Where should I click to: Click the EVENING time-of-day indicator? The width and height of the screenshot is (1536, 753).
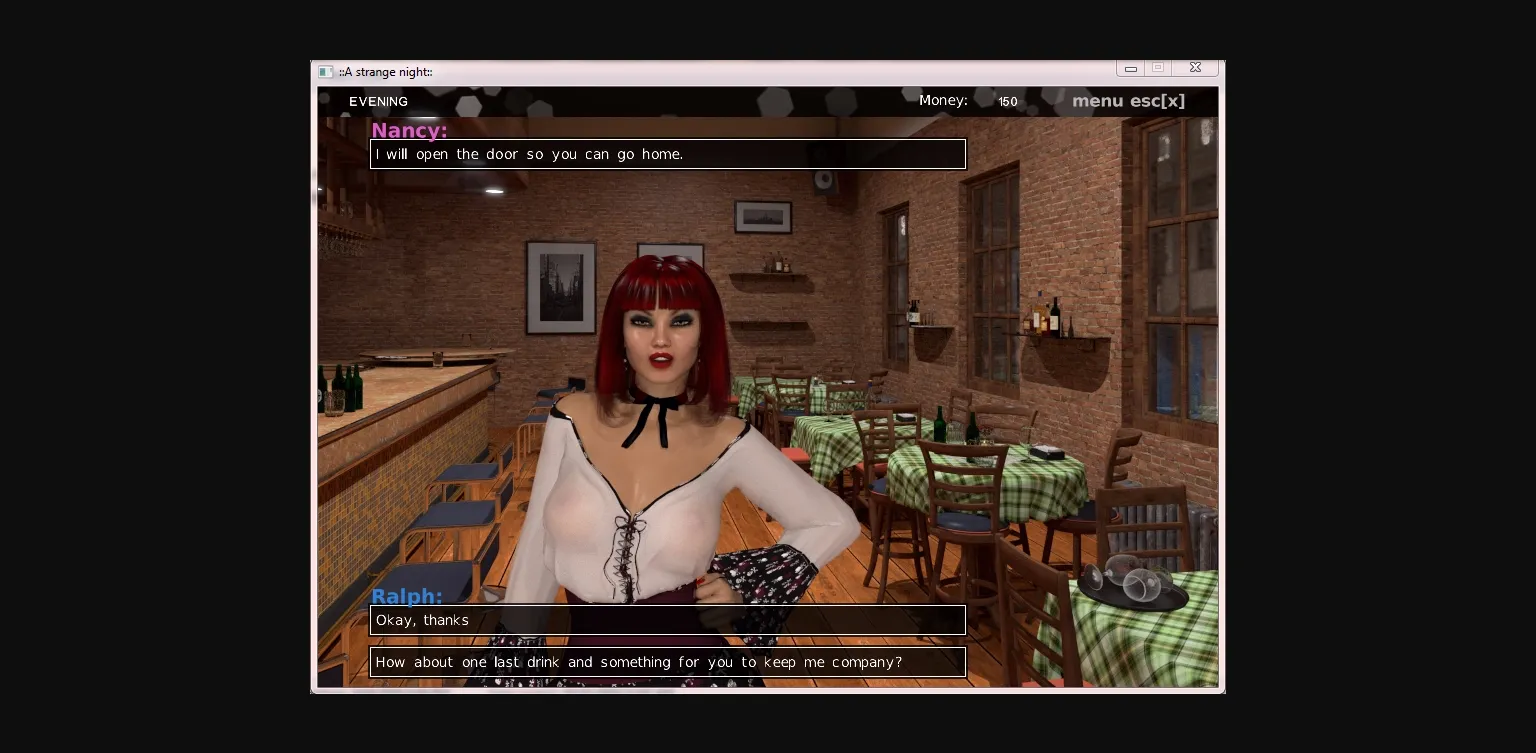coord(378,101)
